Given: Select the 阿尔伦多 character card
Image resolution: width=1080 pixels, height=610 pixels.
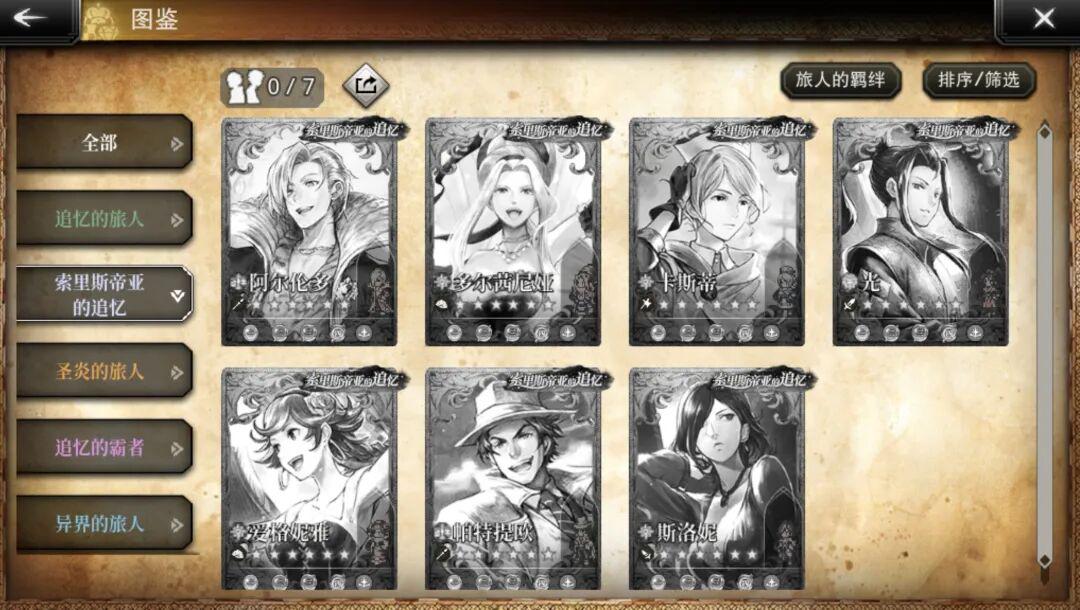Looking at the screenshot, I should (x=309, y=232).
